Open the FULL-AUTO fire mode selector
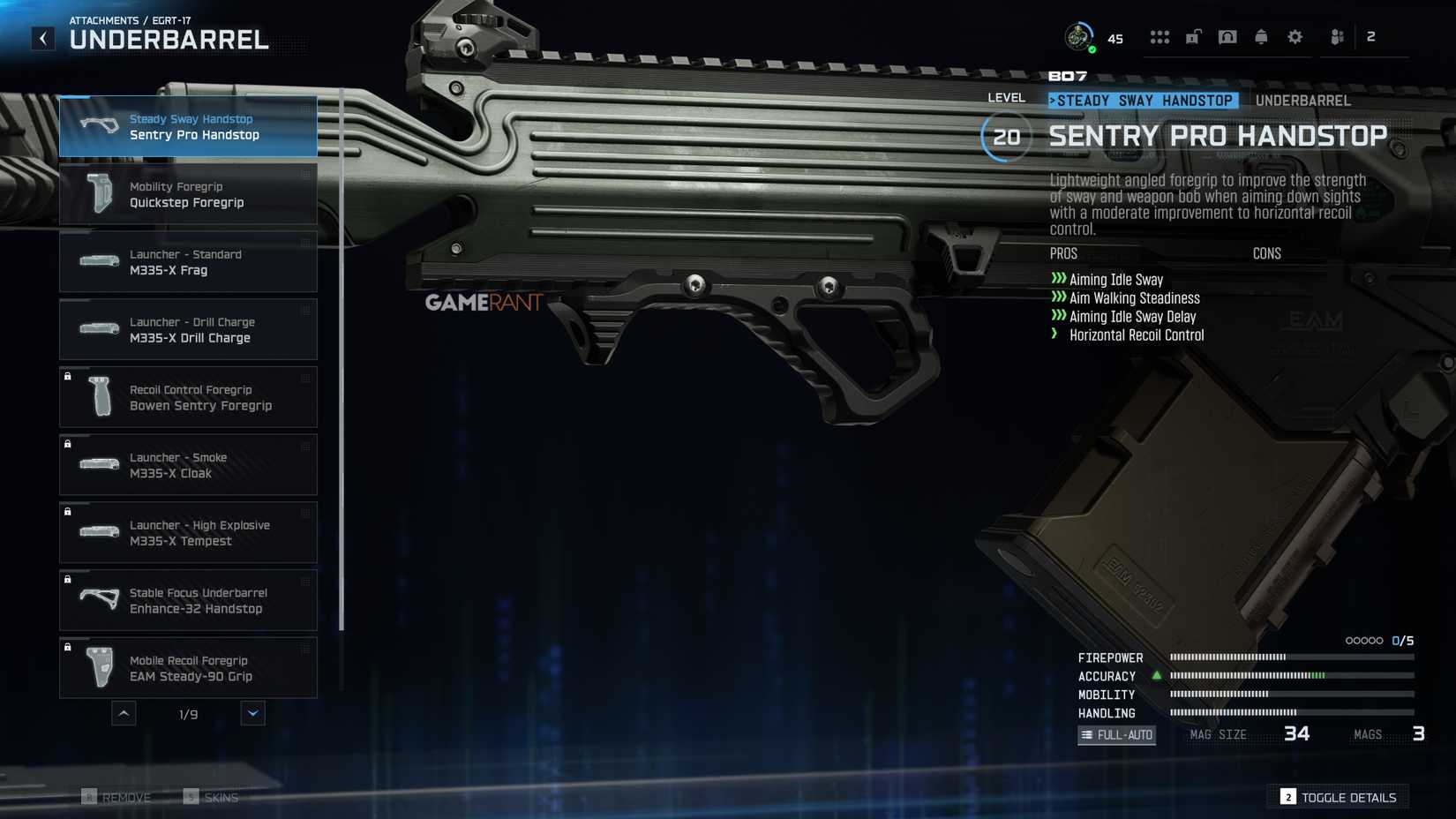The width and height of the screenshot is (1456, 819). [1115, 734]
